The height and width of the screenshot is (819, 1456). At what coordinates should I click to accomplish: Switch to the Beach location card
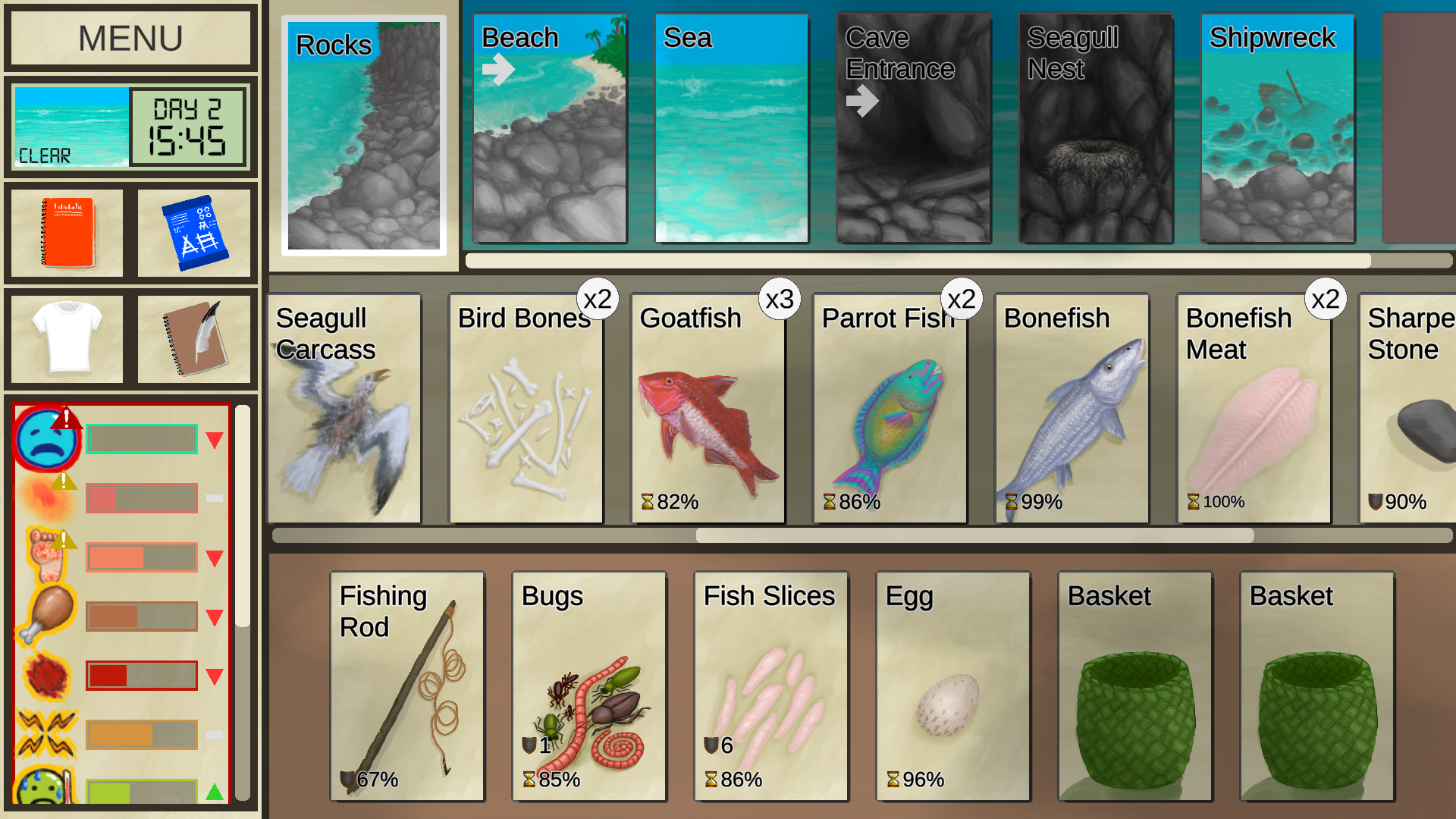[x=549, y=127]
